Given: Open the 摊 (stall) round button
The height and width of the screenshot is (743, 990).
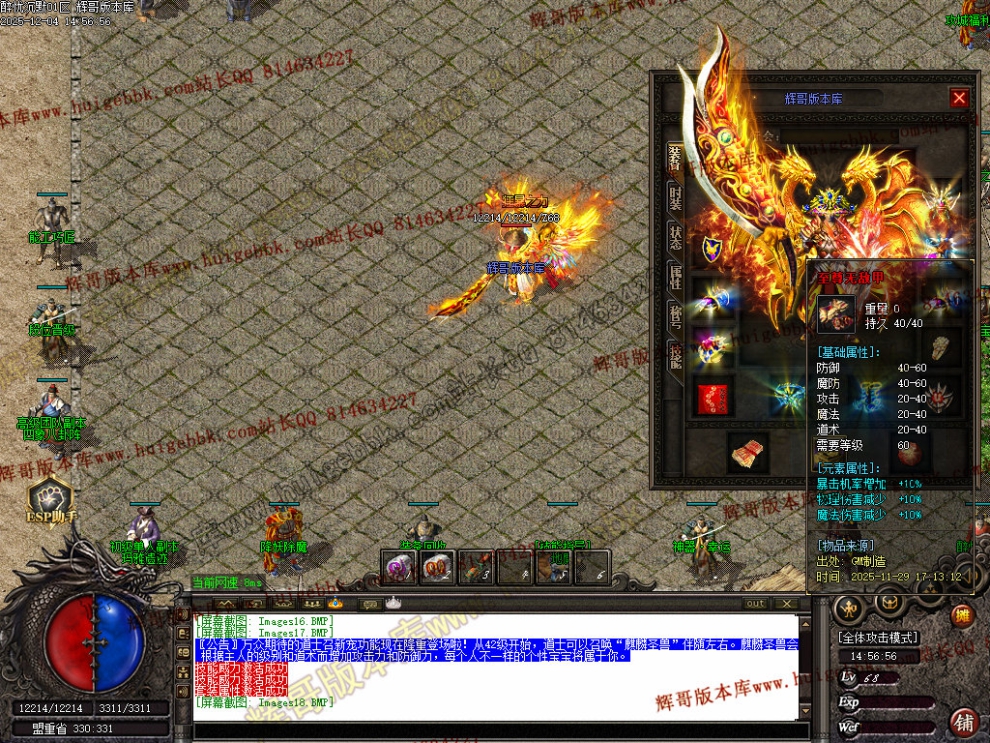Looking at the screenshot, I should (x=962, y=615).
